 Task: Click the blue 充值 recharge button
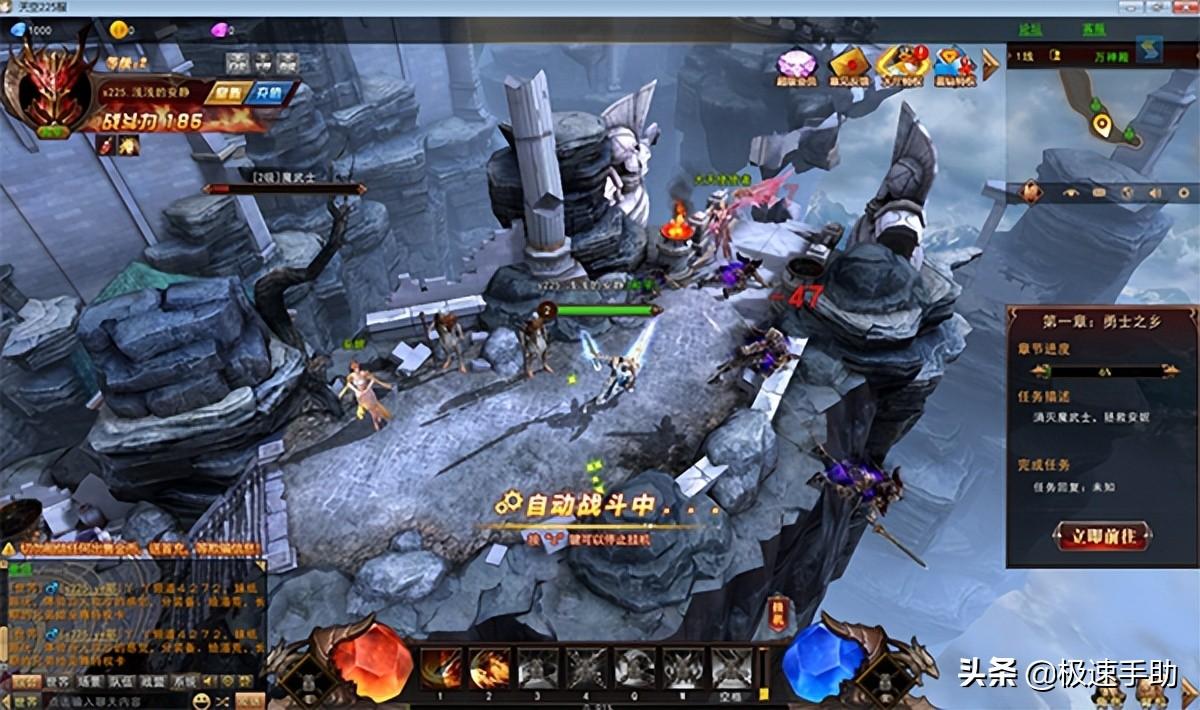pyautogui.click(x=268, y=93)
